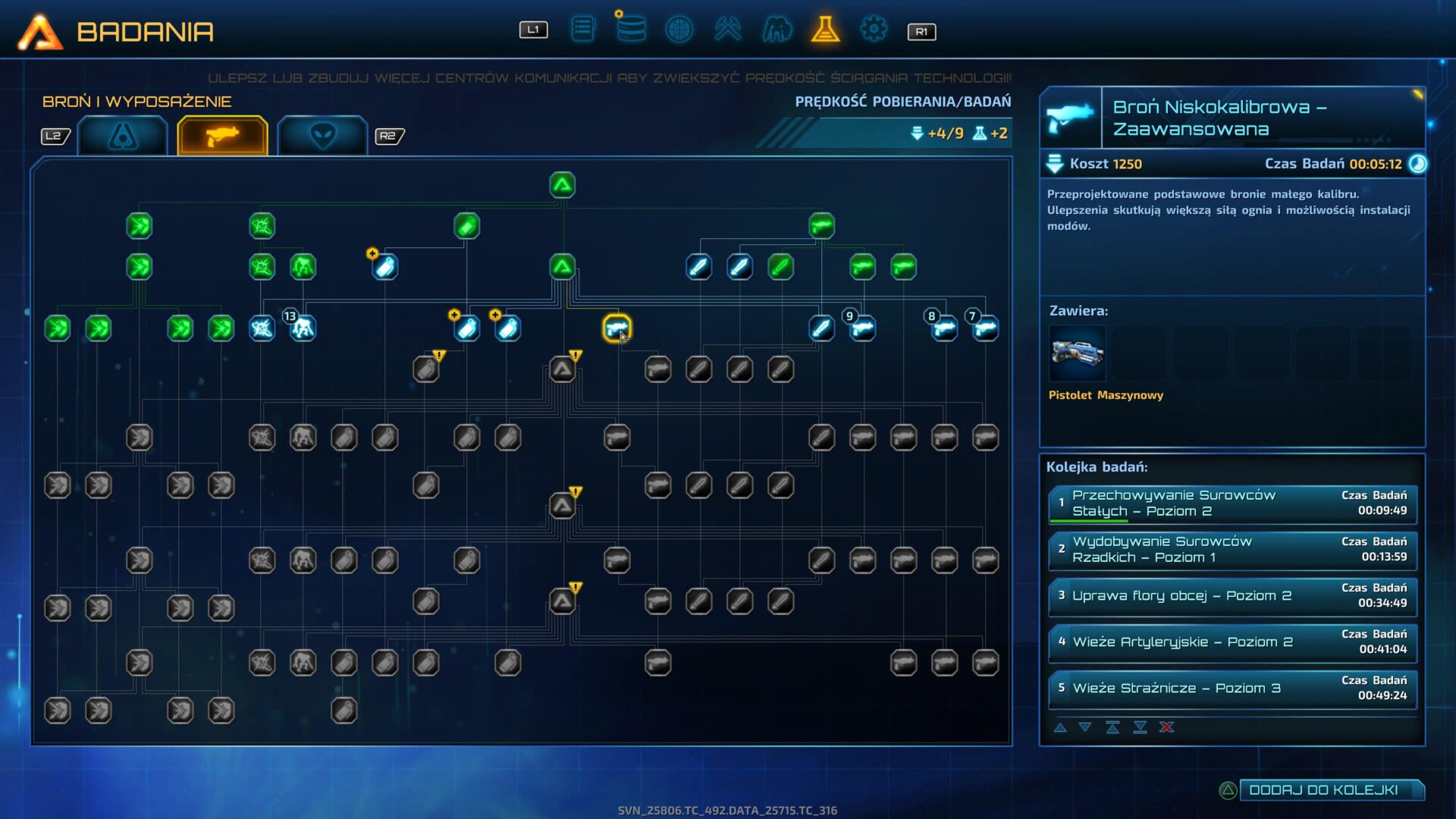Select the orange weapon and equipment tab

pos(222,136)
